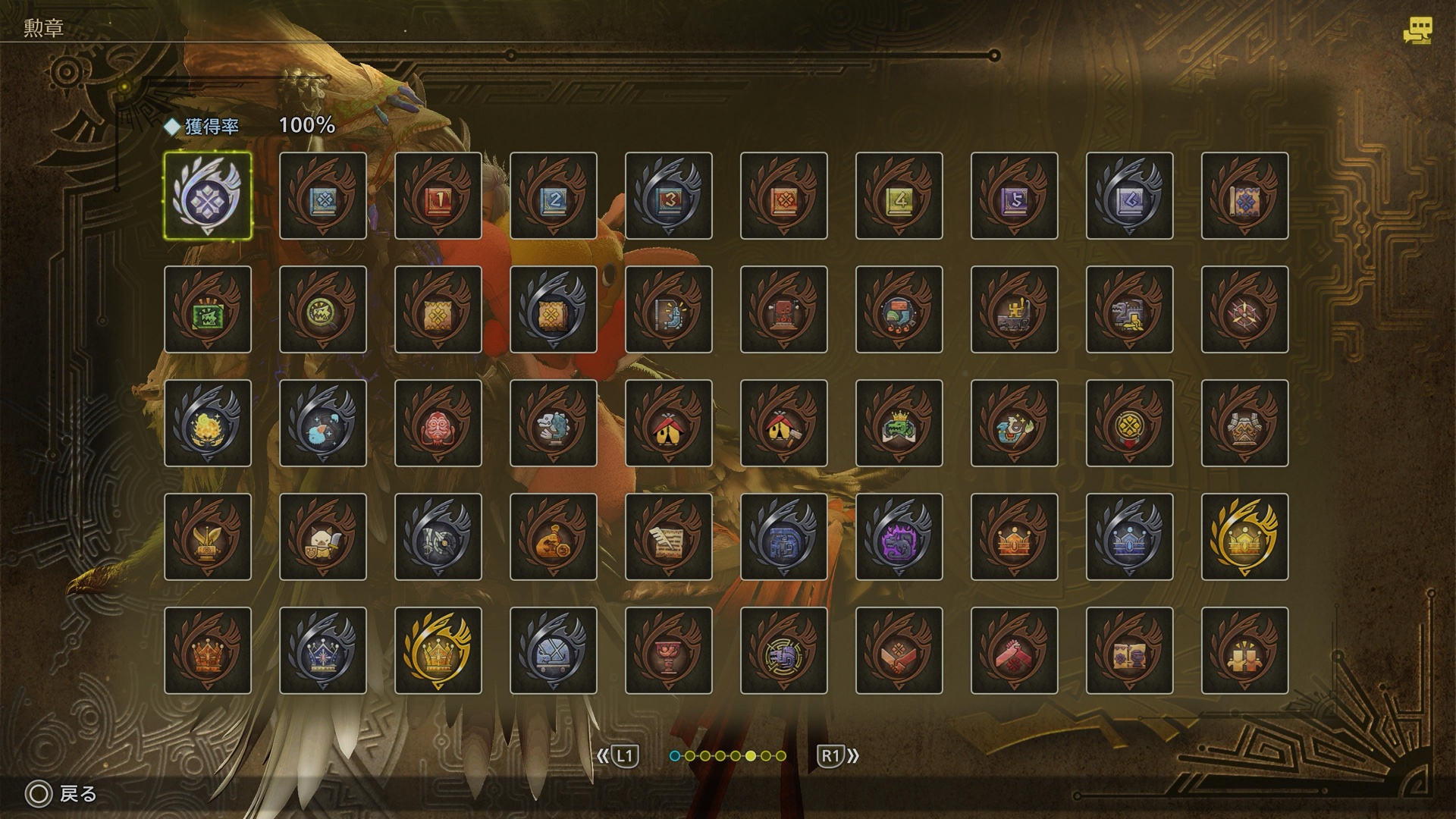Screen dimensions: 1456x819
Task: Choose the green monster flag medal
Action: click(x=208, y=309)
